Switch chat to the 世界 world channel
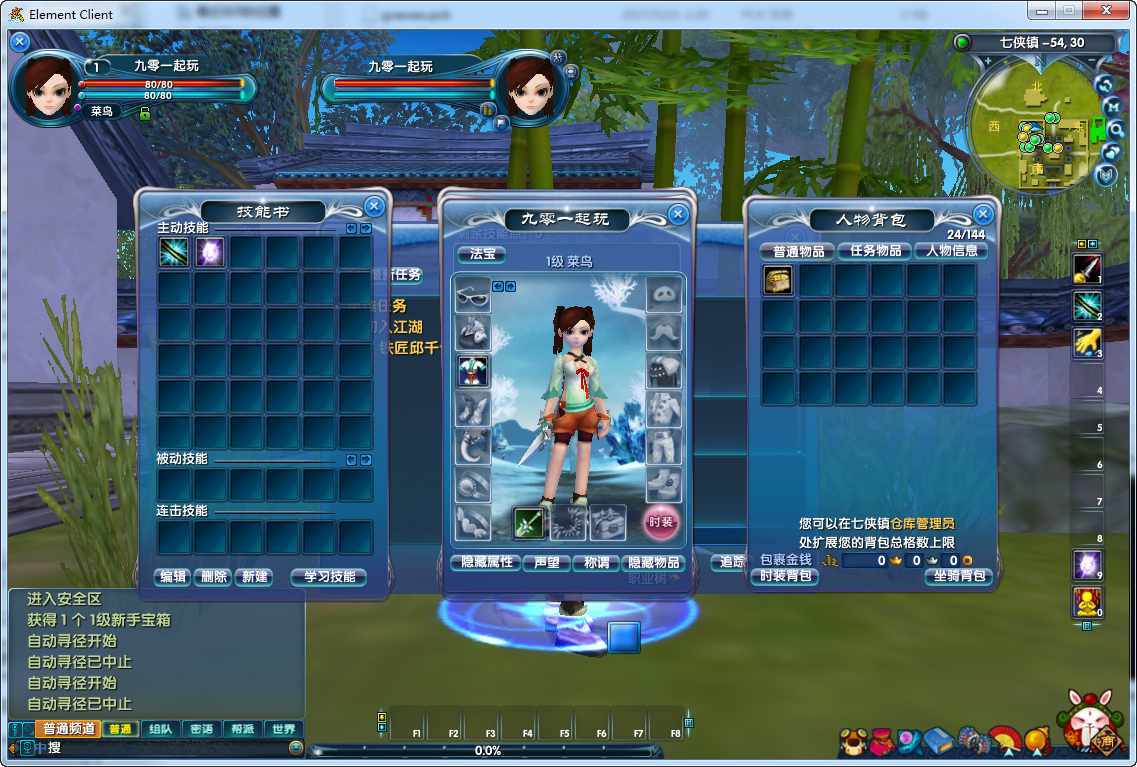Screen dimensions: 1137x767 tap(283, 729)
